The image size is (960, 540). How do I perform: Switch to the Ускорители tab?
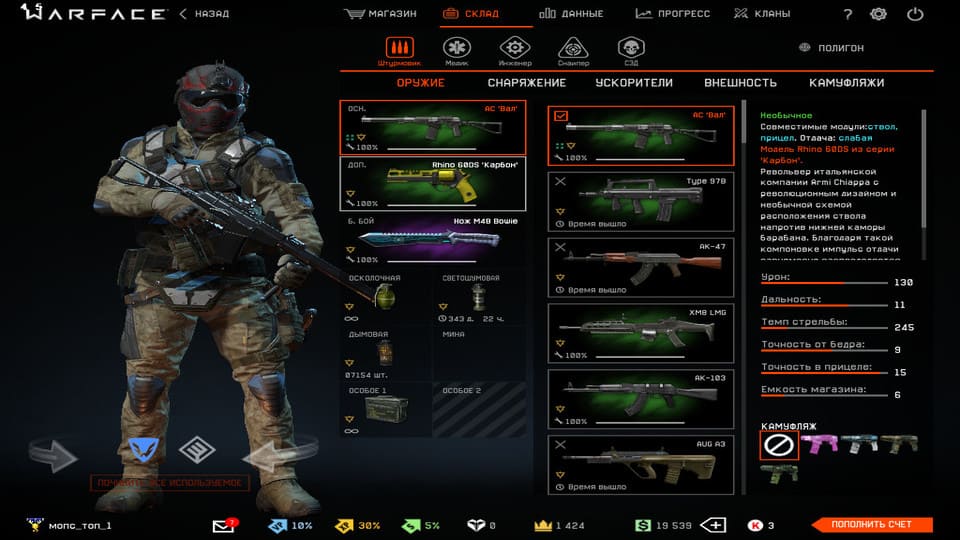[634, 83]
